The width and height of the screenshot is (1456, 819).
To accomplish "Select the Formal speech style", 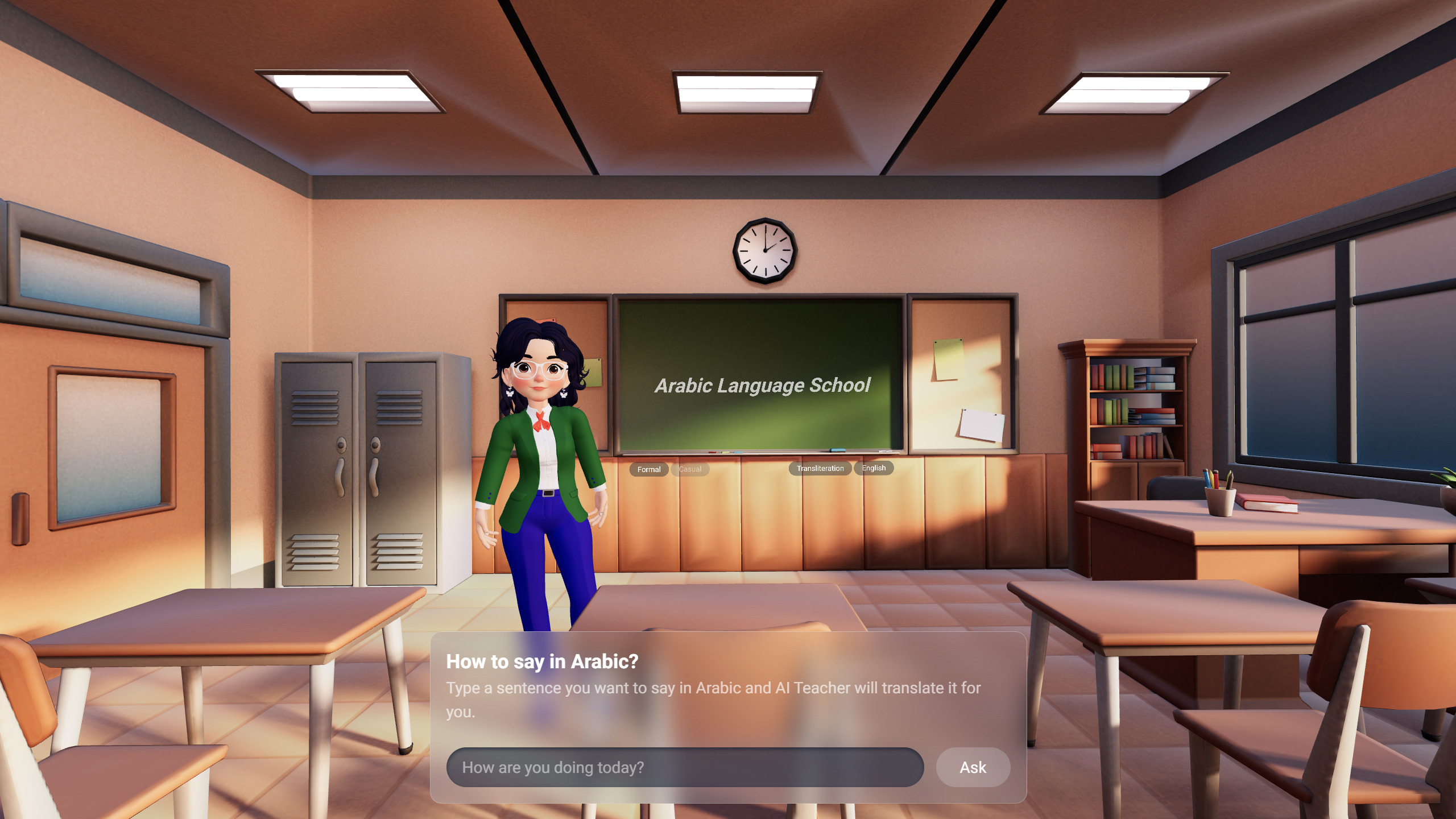I will (x=648, y=469).
